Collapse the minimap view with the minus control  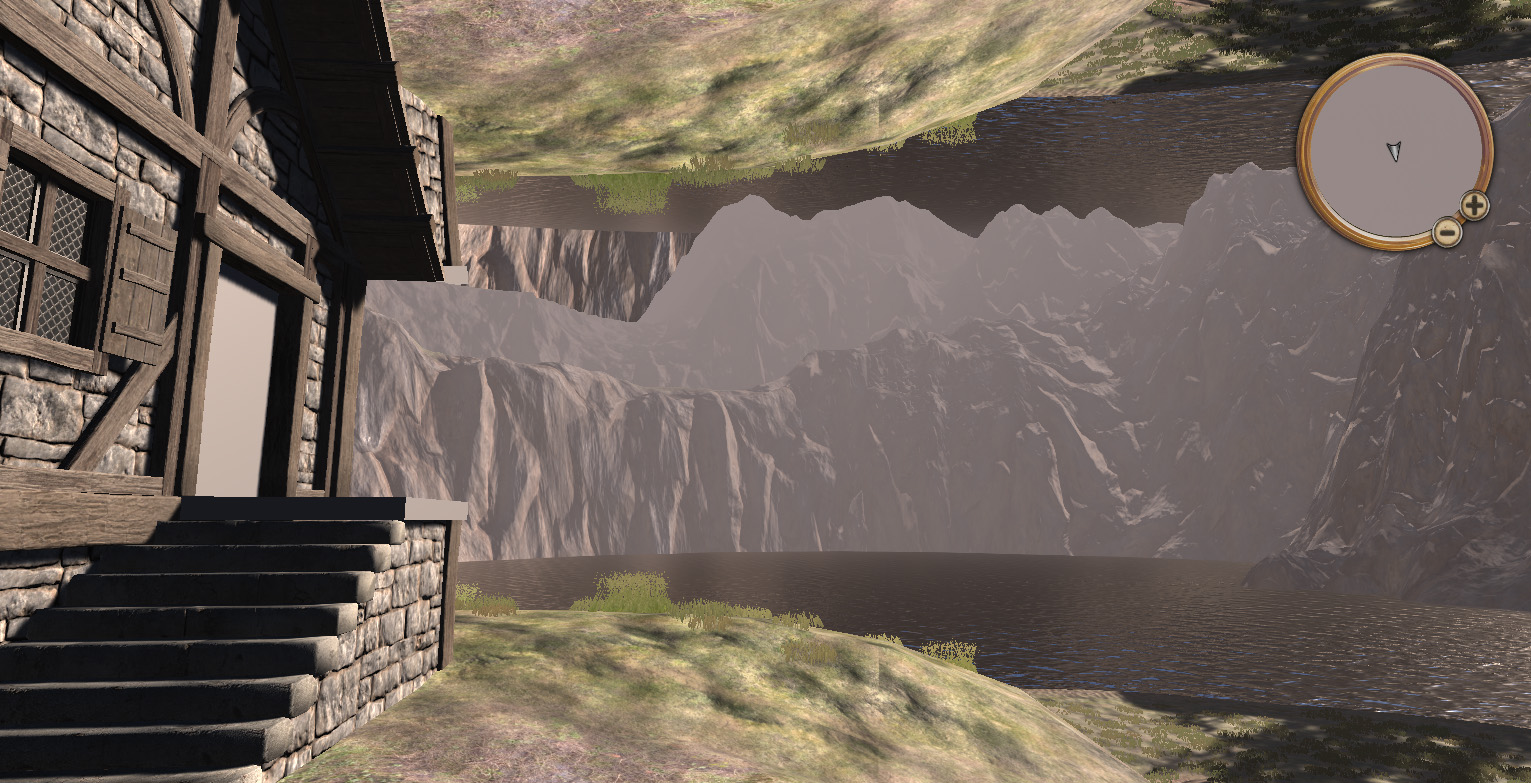tap(1448, 232)
